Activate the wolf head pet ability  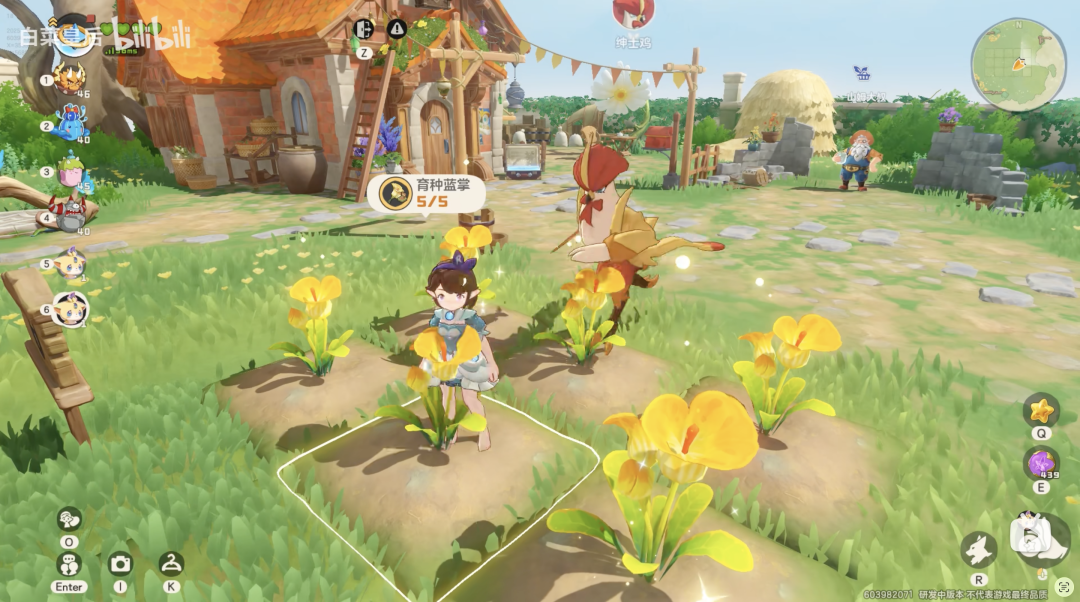(x=978, y=549)
